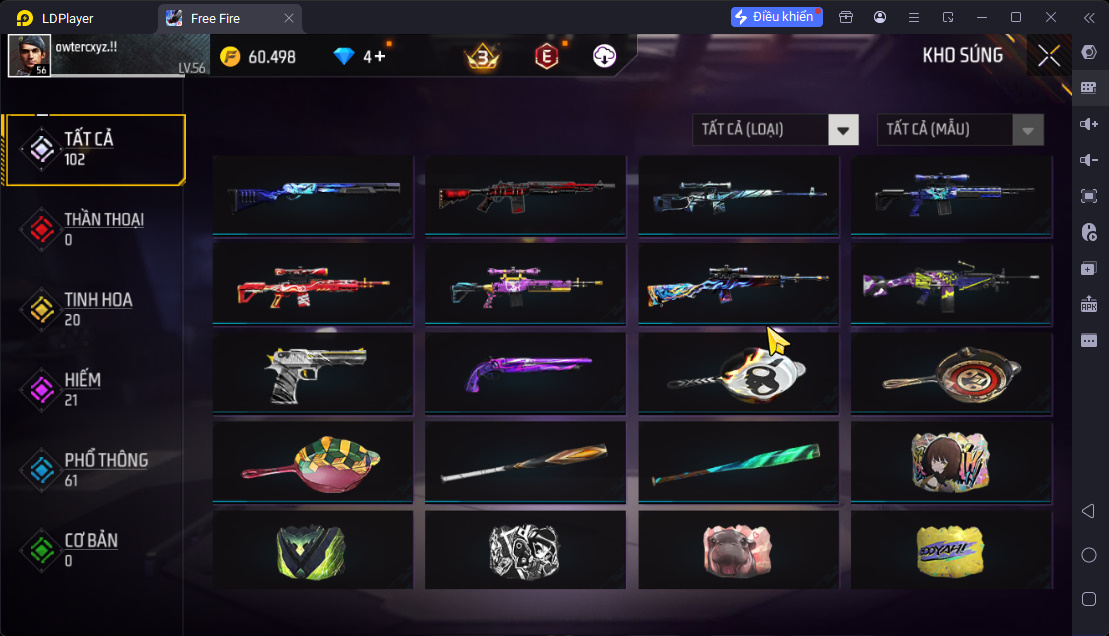The height and width of the screenshot is (636, 1109).
Task: Open the TẤT CẢ (LOẠI) type dropdown
Action: click(775, 129)
